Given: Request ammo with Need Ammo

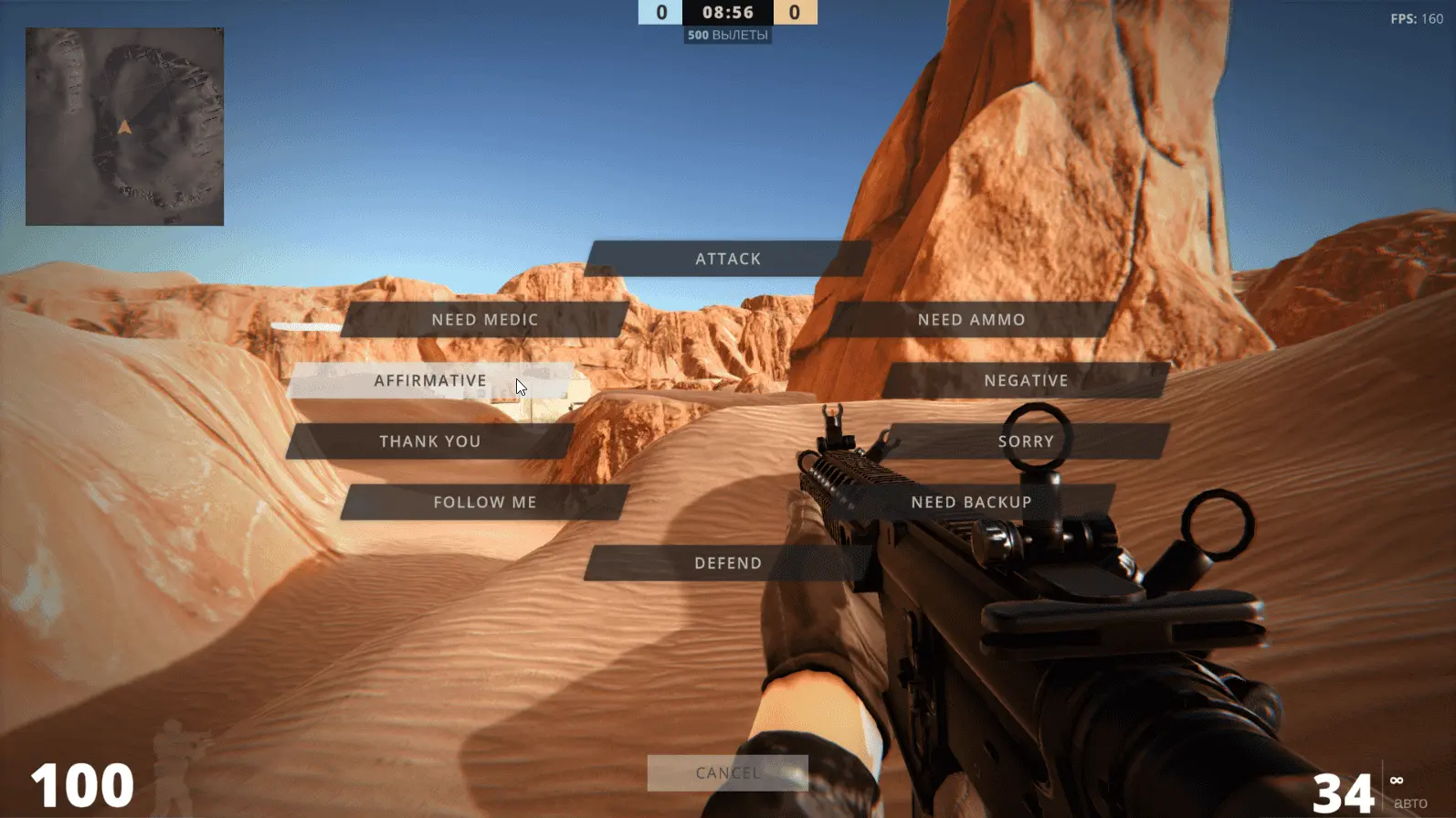Looking at the screenshot, I should pyautogui.click(x=971, y=320).
